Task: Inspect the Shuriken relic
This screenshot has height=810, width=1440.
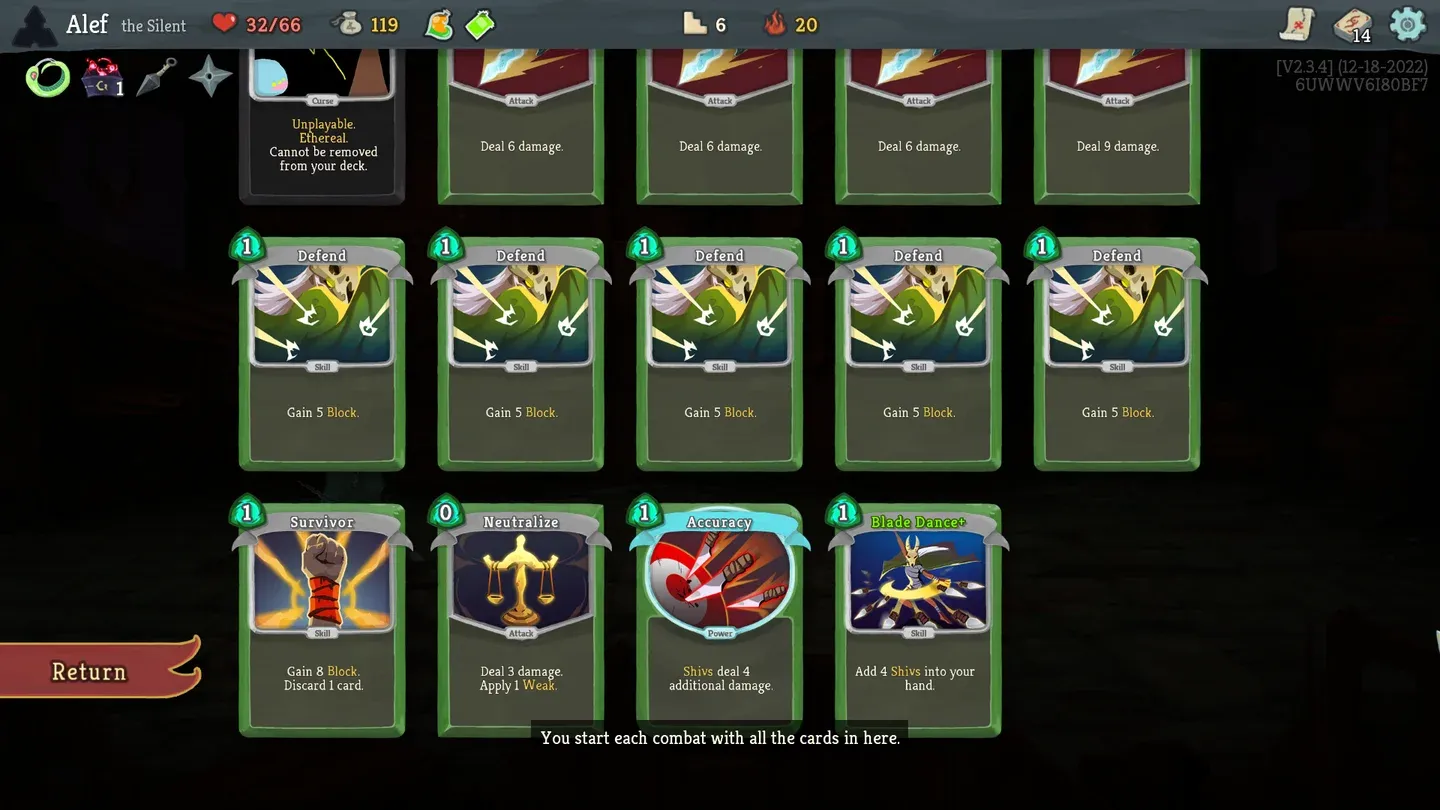Action: pyautogui.click(x=210, y=76)
